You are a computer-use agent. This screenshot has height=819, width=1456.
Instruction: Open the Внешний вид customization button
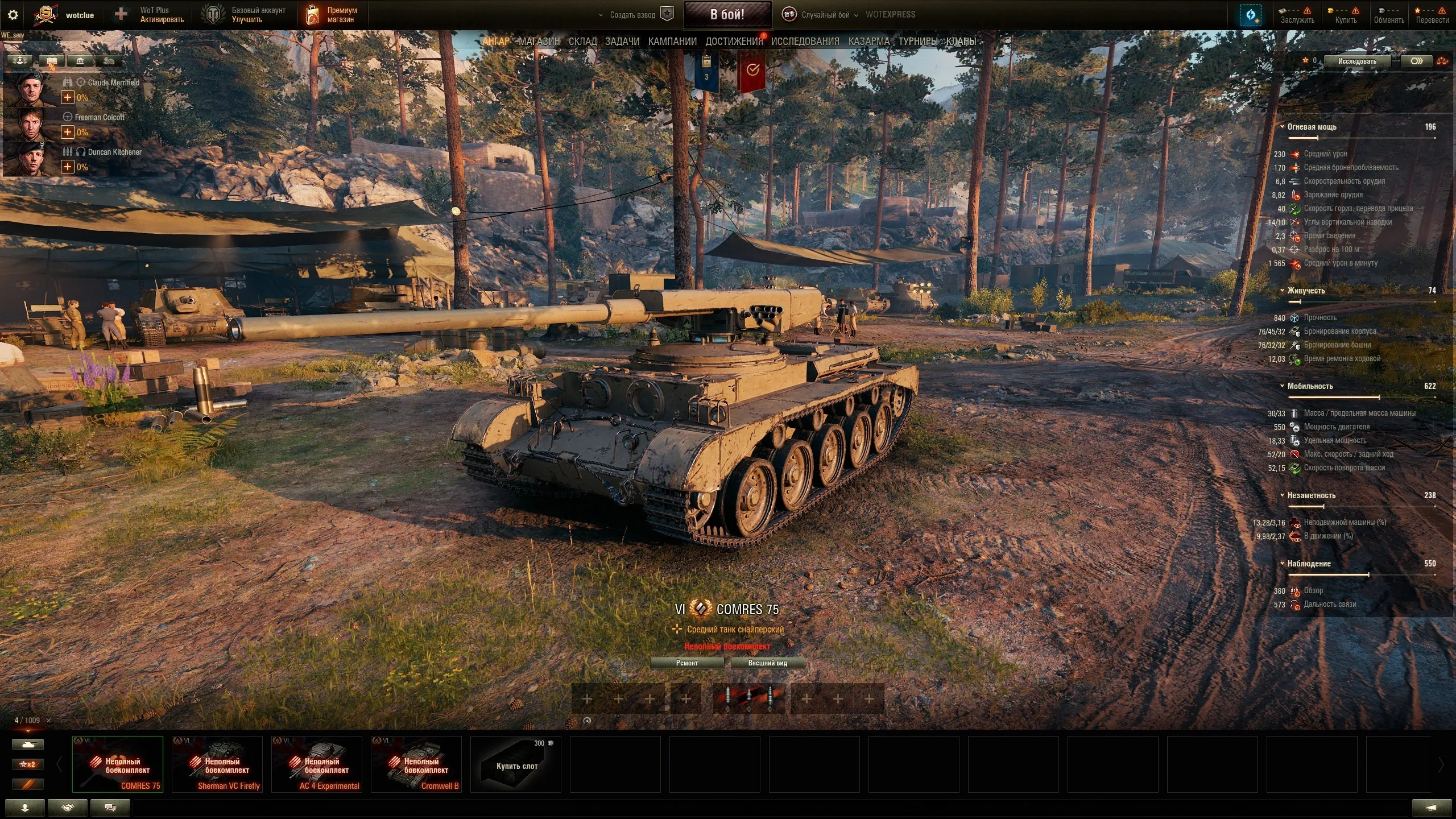coord(767,663)
